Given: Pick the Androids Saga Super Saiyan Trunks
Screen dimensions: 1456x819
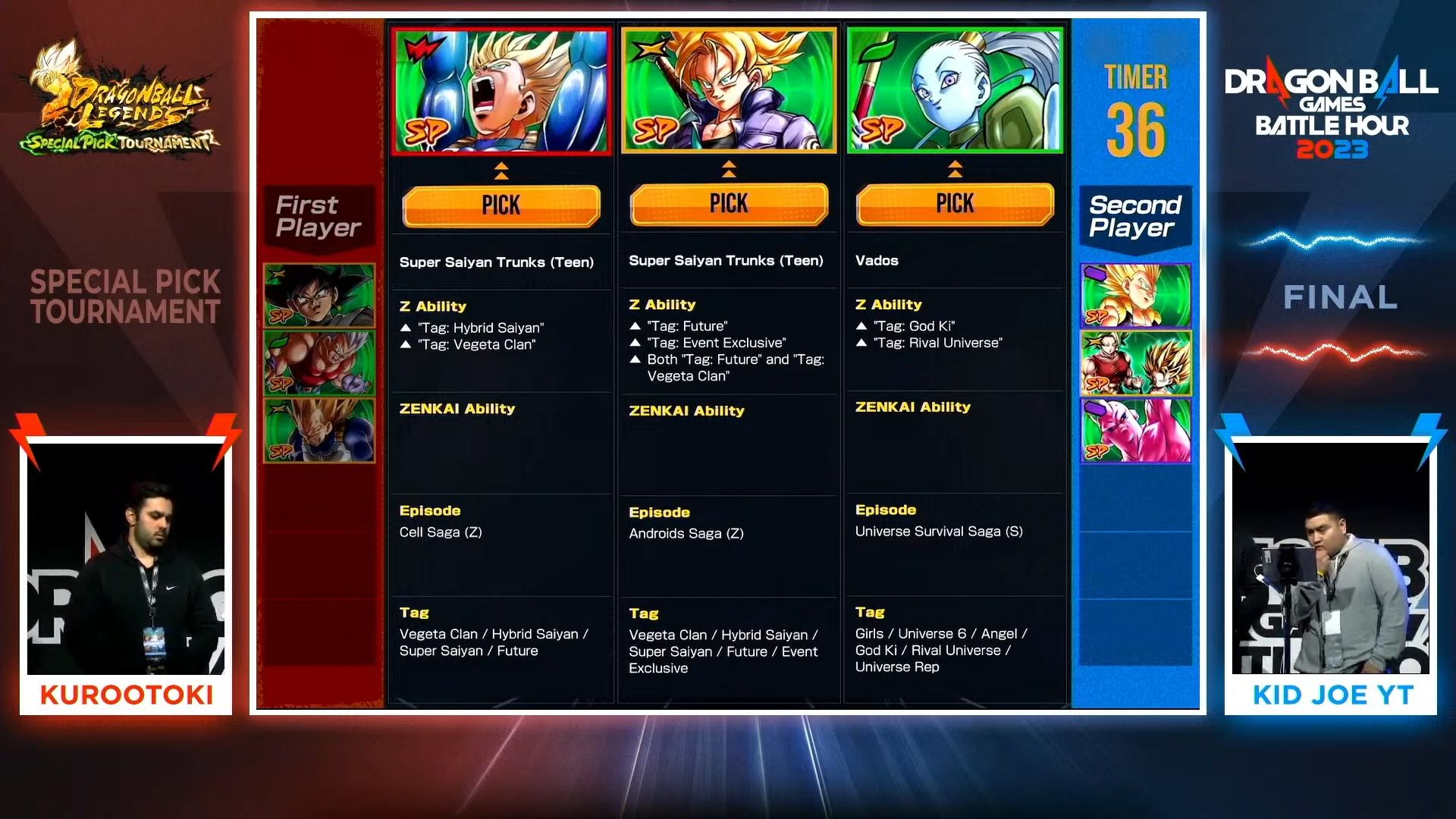Looking at the screenshot, I should coord(728,203).
